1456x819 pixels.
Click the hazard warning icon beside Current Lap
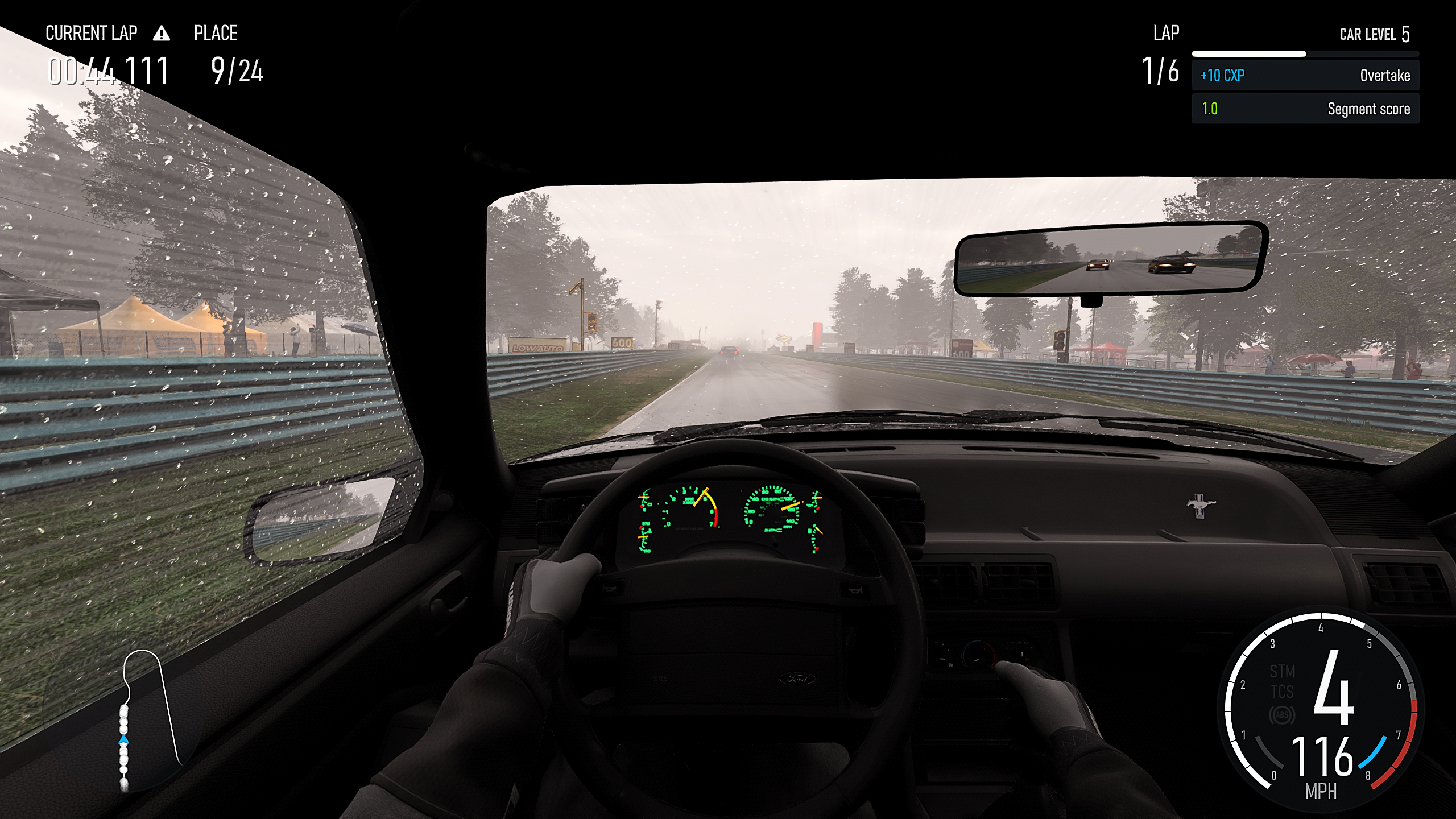[x=162, y=34]
